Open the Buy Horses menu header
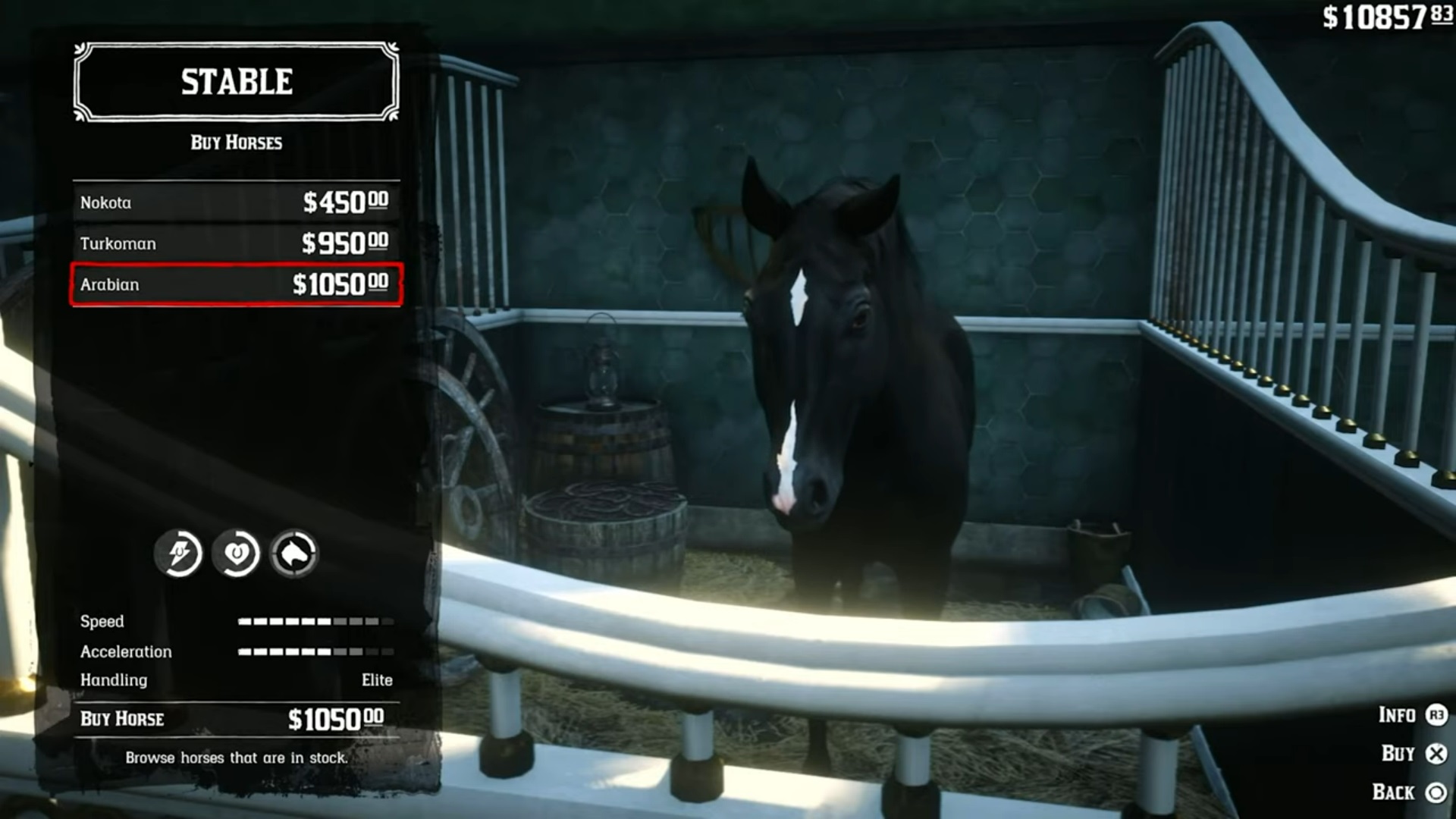The height and width of the screenshot is (819, 1456). 235,143
